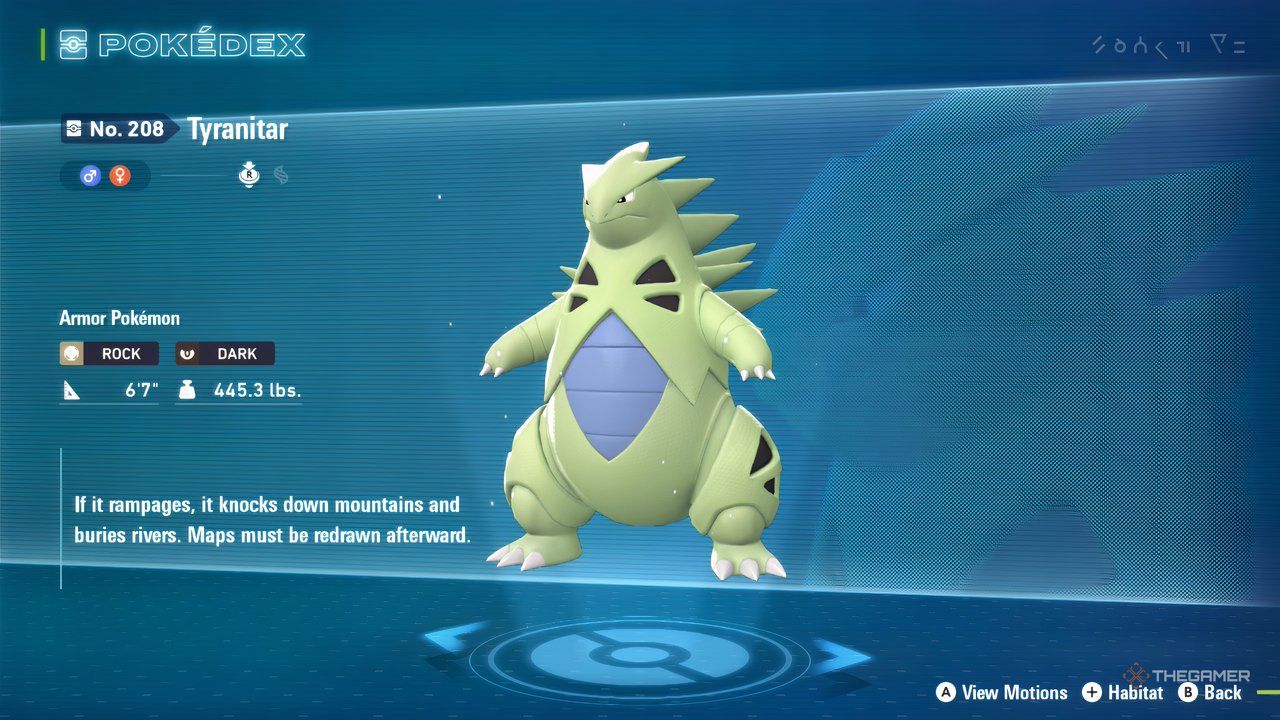Click the right arrow beside the Poké Ball platform
1280x720 pixels.
[838, 657]
